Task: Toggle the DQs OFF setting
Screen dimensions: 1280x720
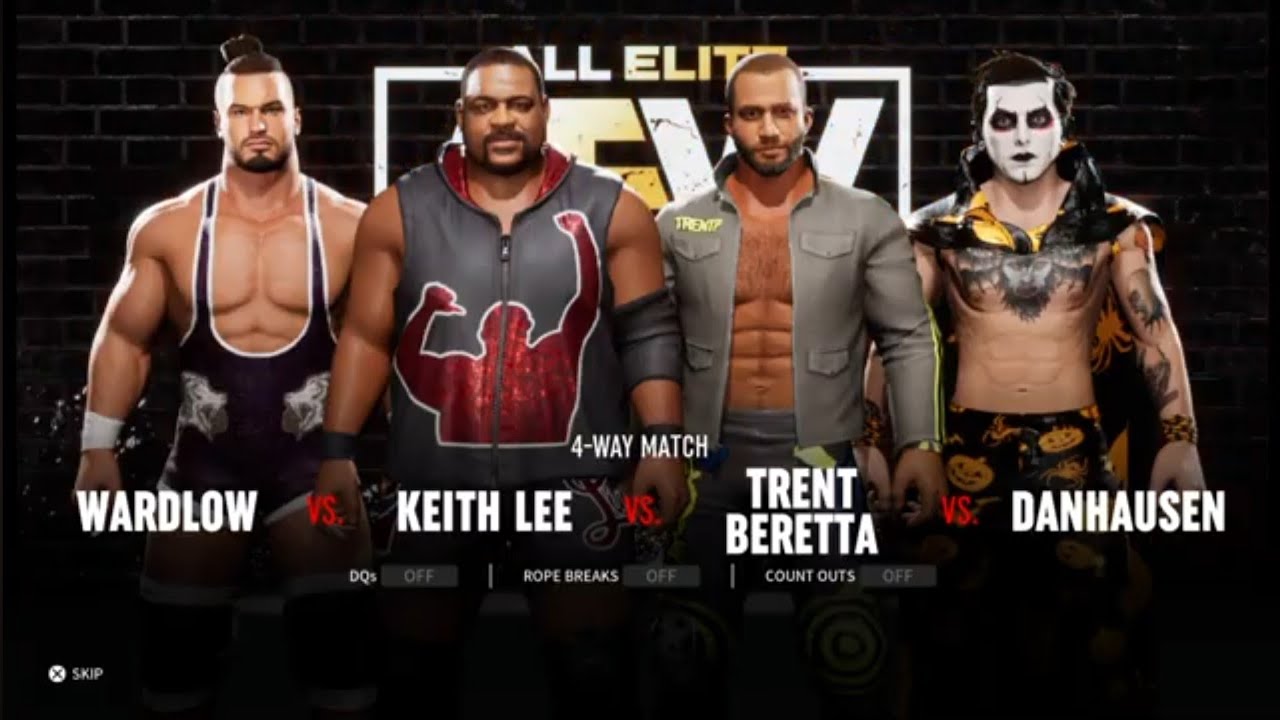Action: pos(418,576)
